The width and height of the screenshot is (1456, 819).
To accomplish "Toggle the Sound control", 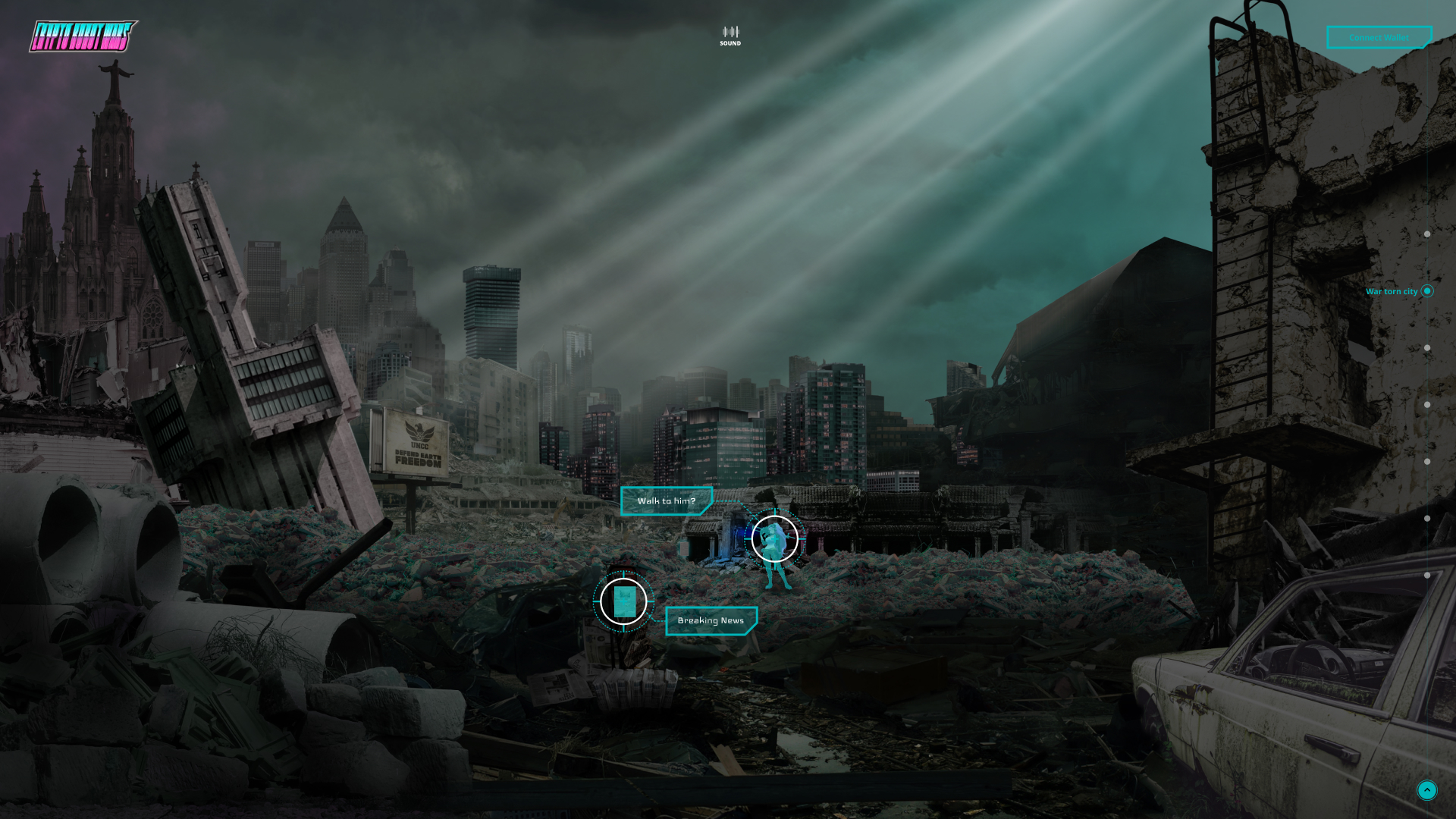I will click(730, 36).
